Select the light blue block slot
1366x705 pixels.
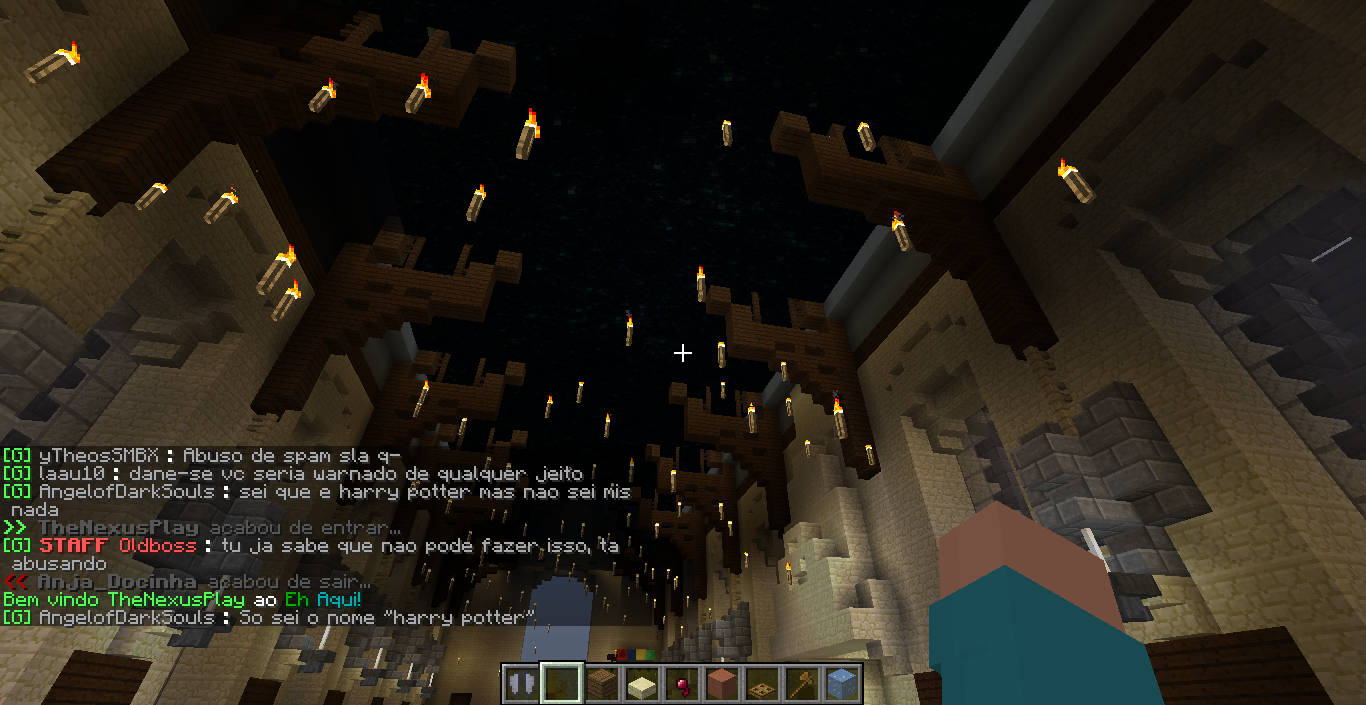tap(842, 684)
